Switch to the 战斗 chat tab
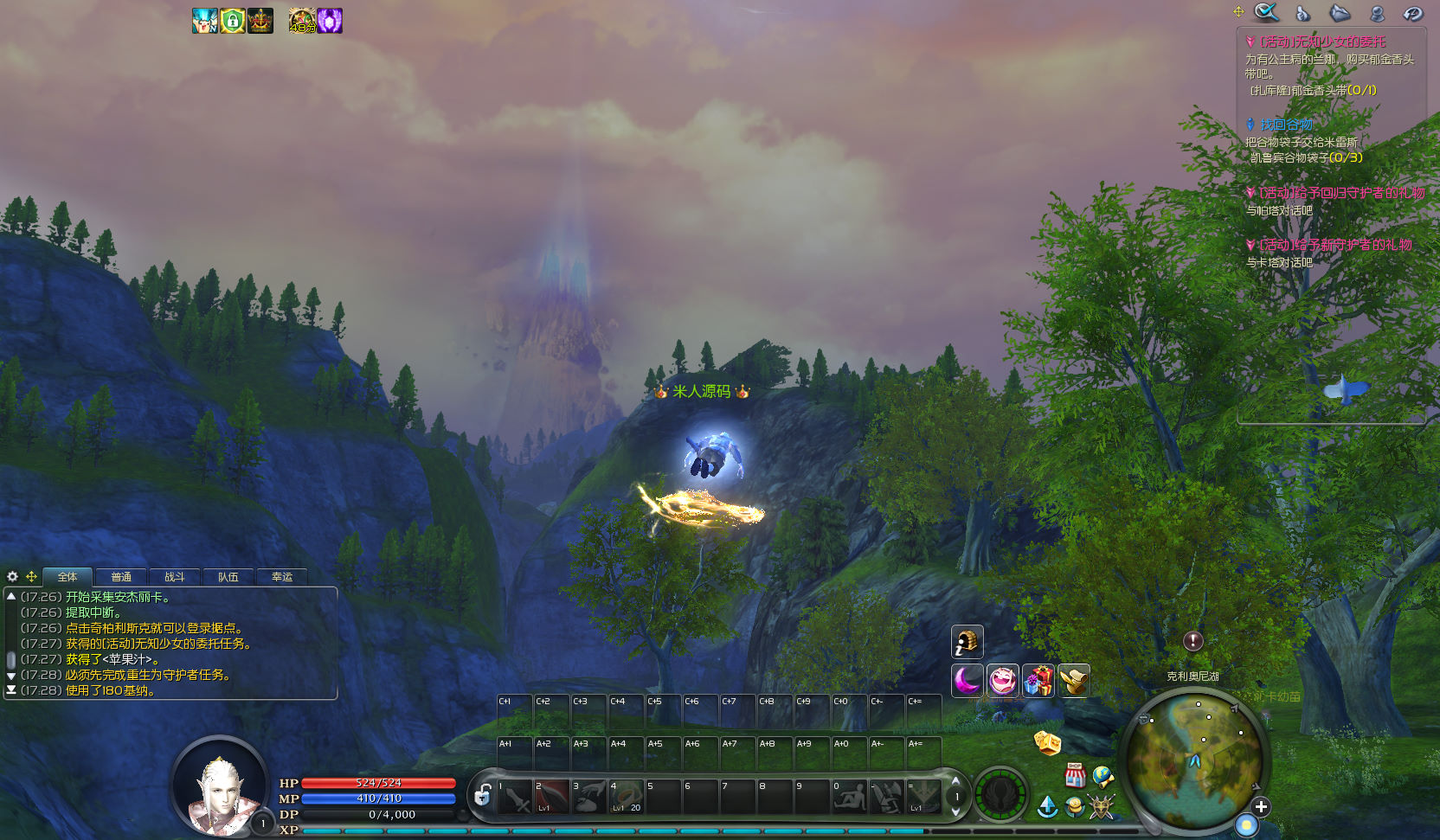 [x=175, y=577]
